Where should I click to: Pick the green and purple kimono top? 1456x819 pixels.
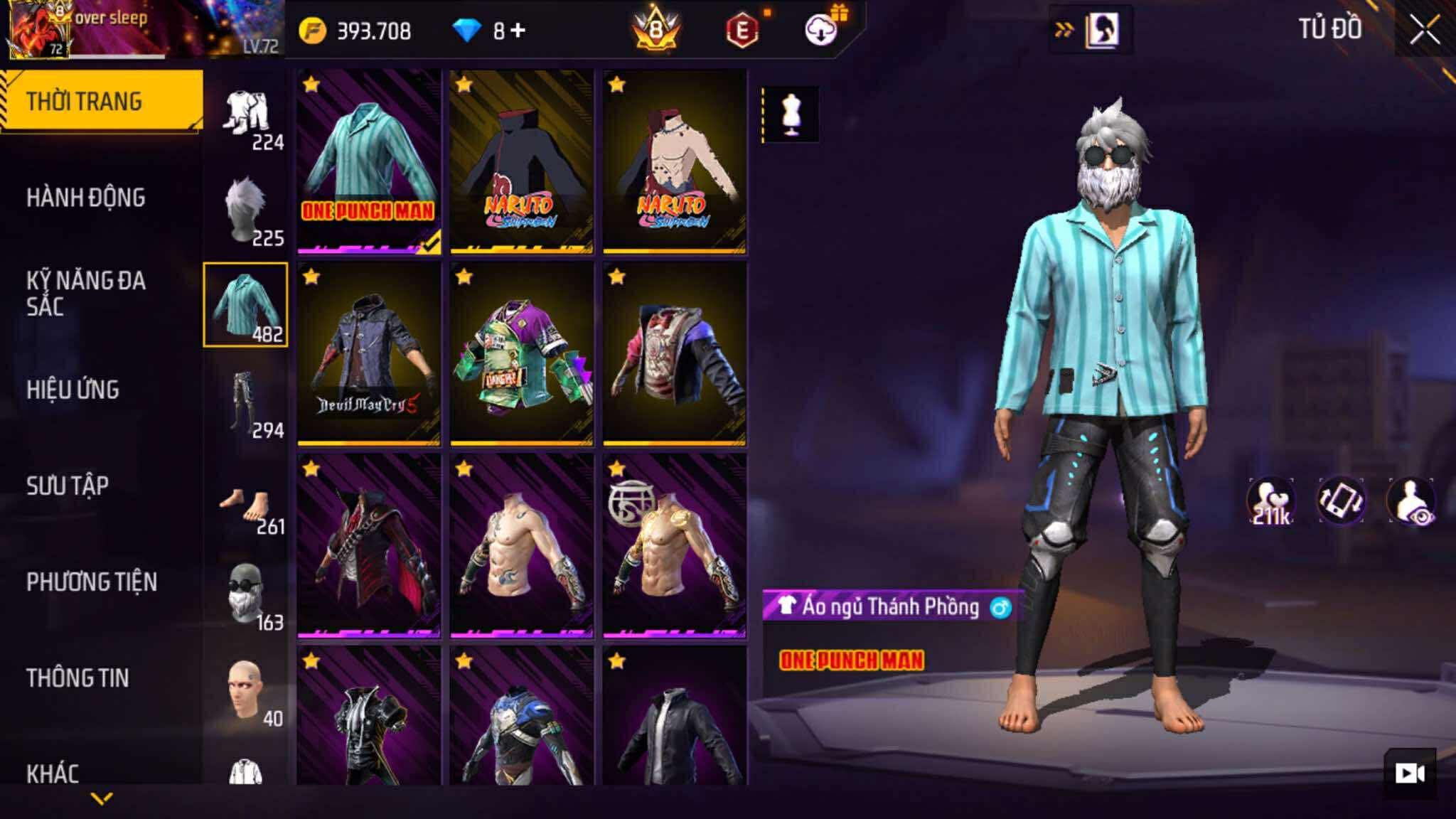(x=522, y=354)
